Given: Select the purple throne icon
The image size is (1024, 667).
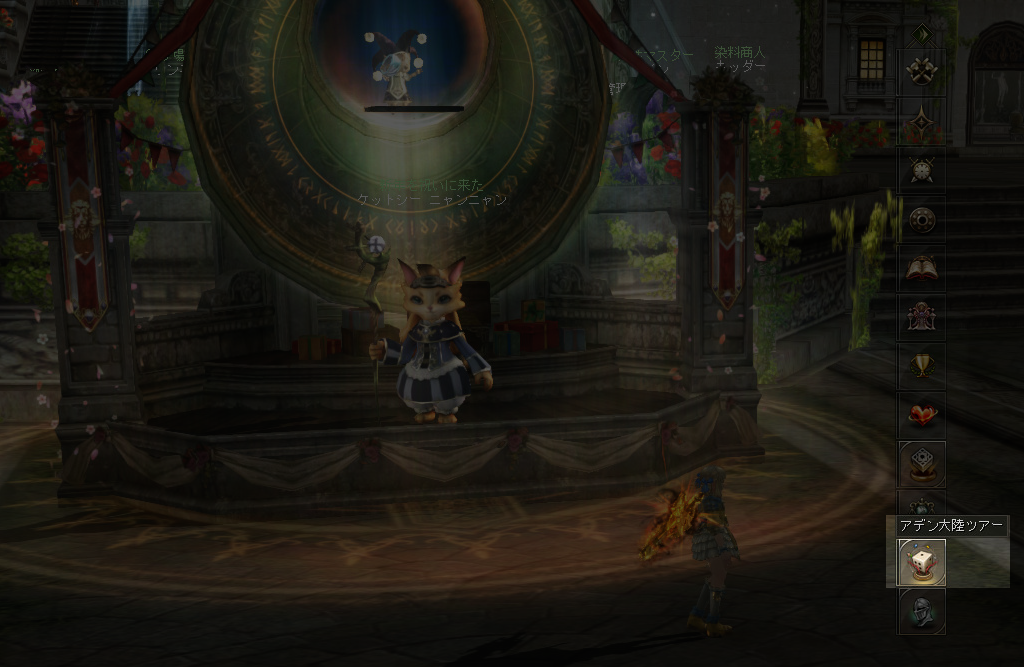Looking at the screenshot, I should pyautogui.click(x=921, y=317).
